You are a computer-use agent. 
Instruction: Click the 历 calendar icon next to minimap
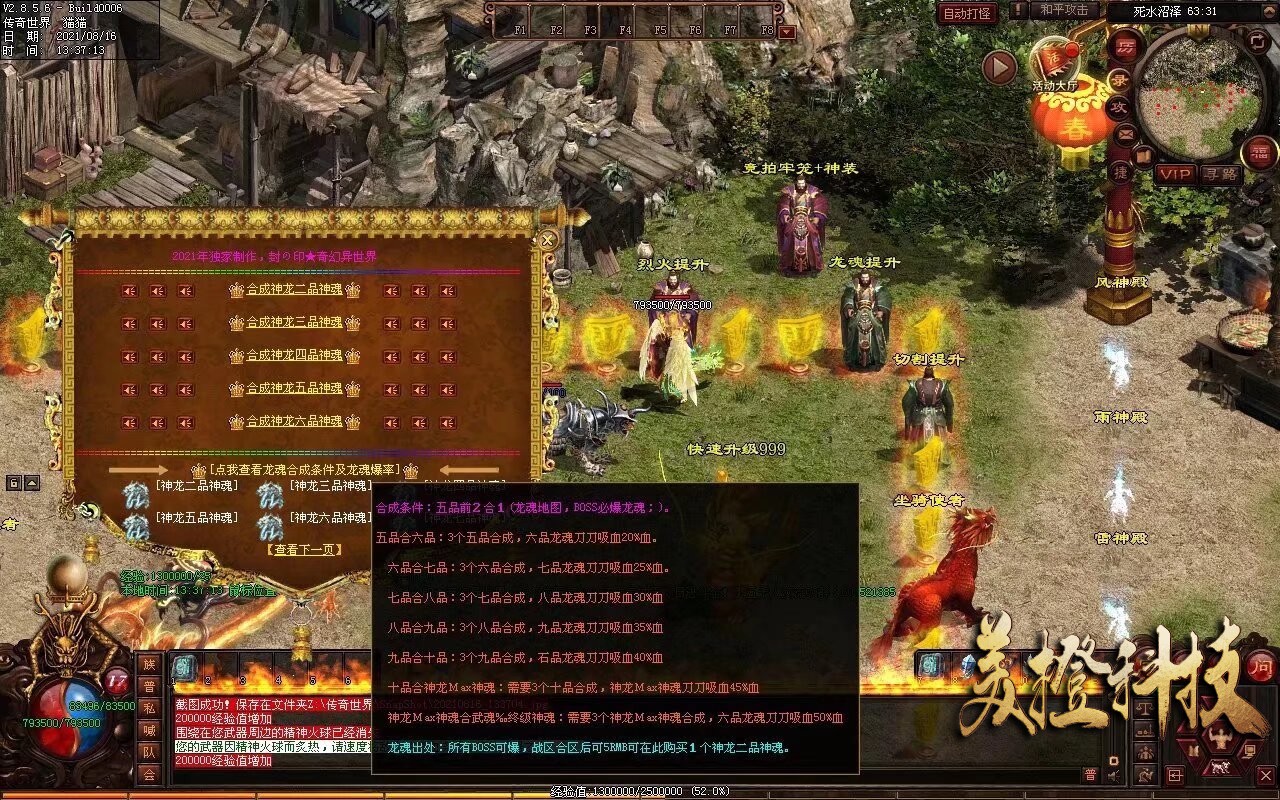1125,48
